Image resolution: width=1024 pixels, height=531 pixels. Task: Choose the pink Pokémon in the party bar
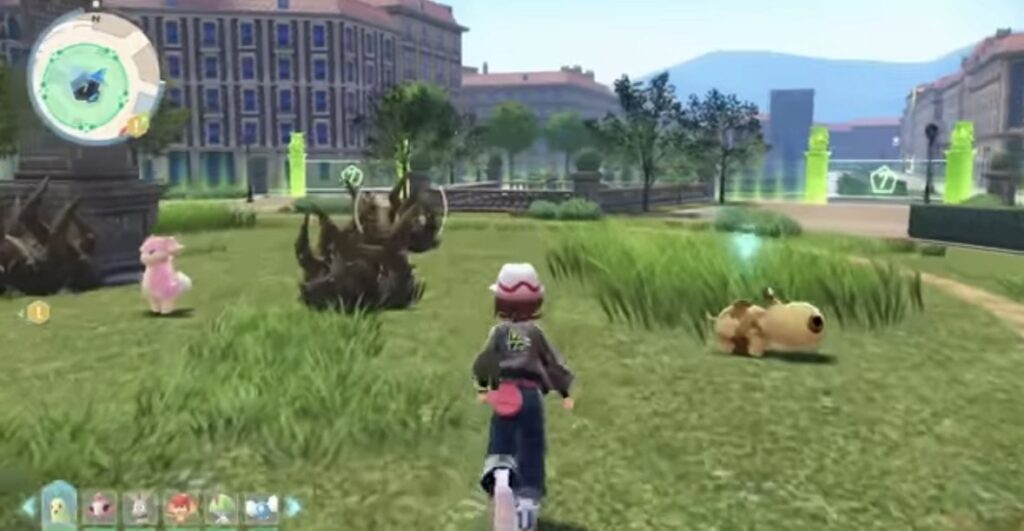pyautogui.click(x=100, y=508)
